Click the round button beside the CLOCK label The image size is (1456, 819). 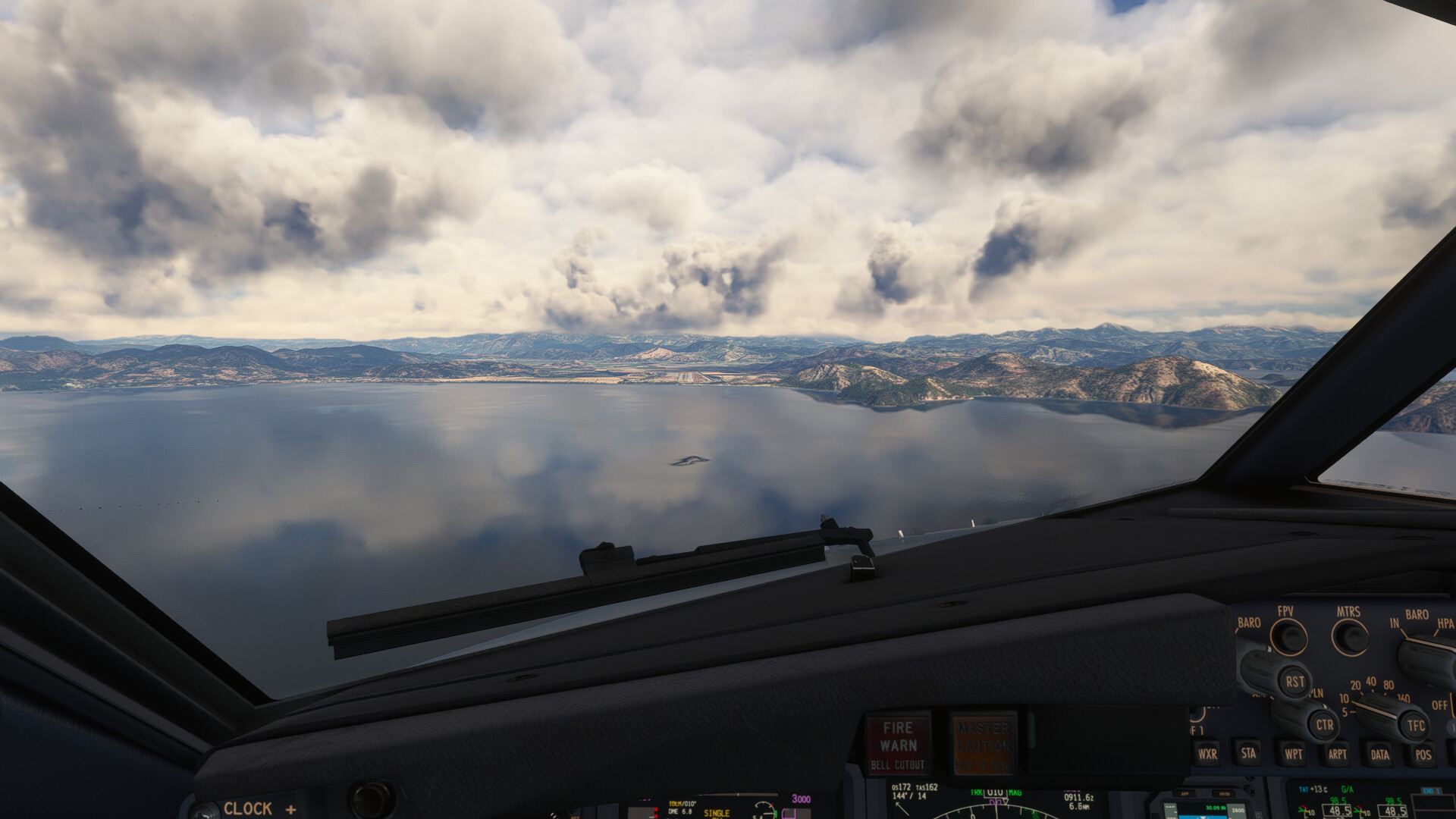coord(371,800)
